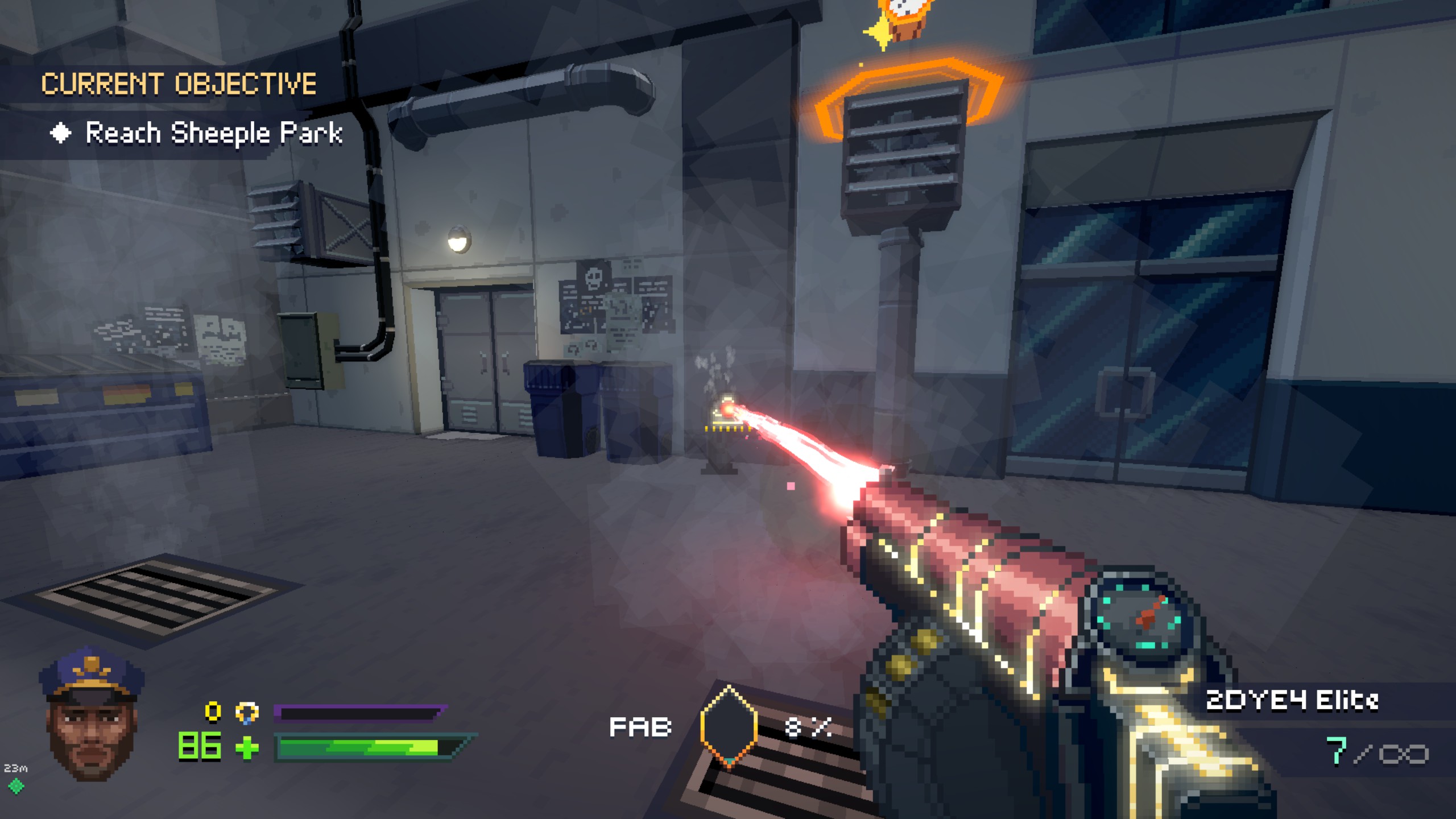Viewport: 1456px width, 819px height.
Task: Click the FAB hexagon gauge icon
Action: (x=729, y=726)
